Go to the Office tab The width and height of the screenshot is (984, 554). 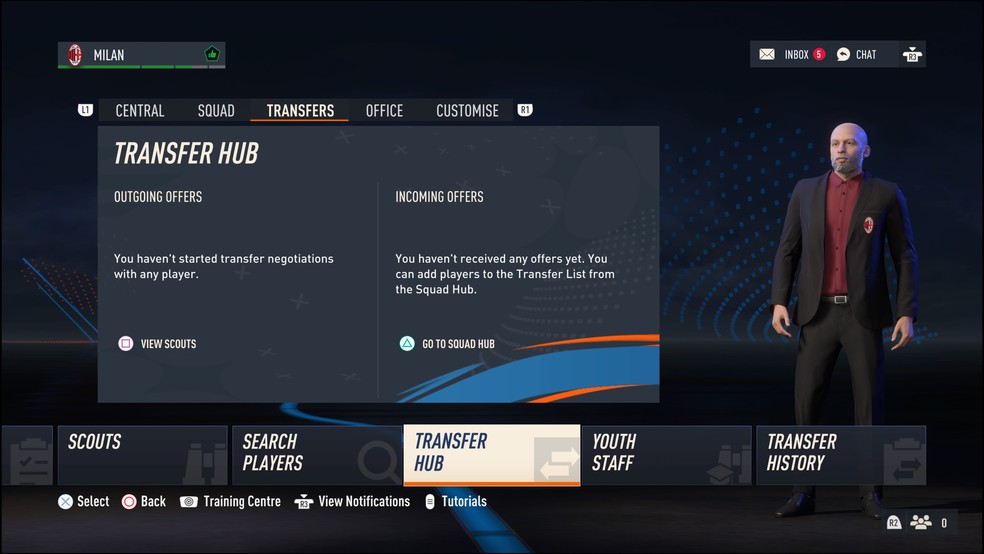point(384,111)
